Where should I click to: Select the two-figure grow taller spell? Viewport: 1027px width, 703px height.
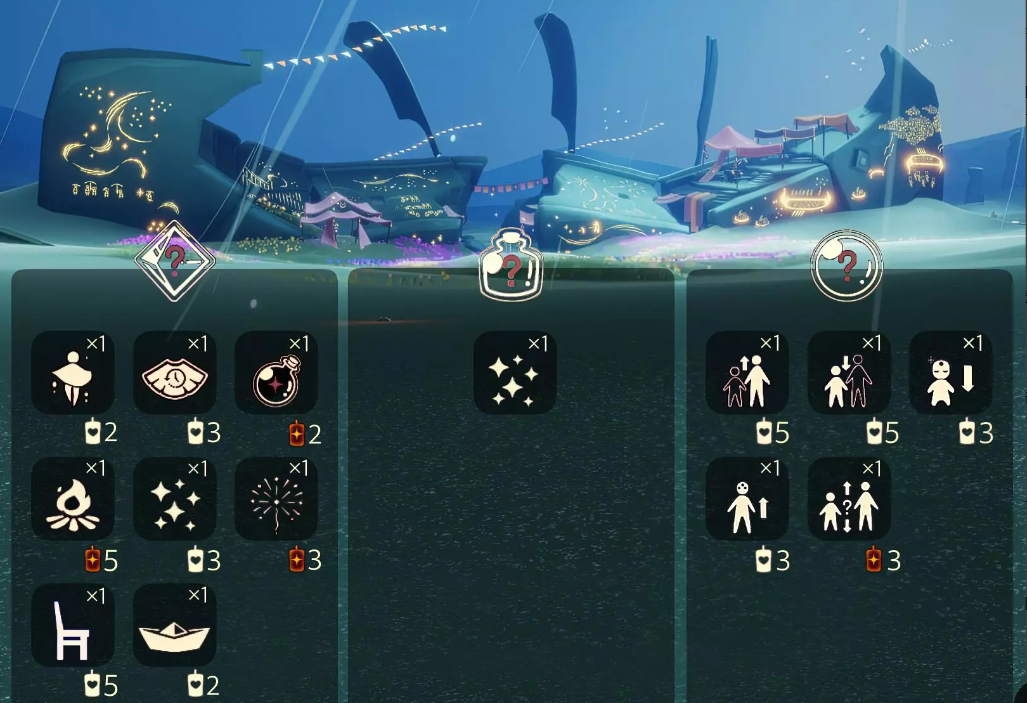pyautogui.click(x=747, y=372)
